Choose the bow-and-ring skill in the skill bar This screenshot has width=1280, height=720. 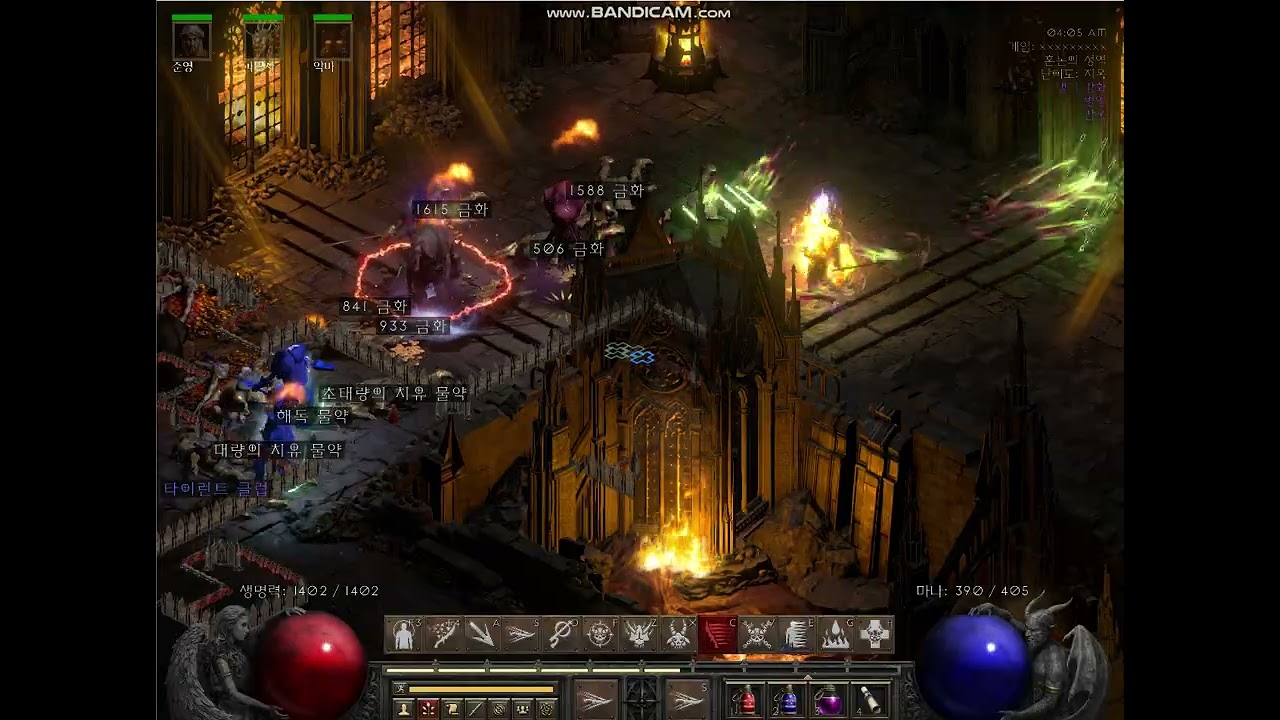(x=561, y=634)
